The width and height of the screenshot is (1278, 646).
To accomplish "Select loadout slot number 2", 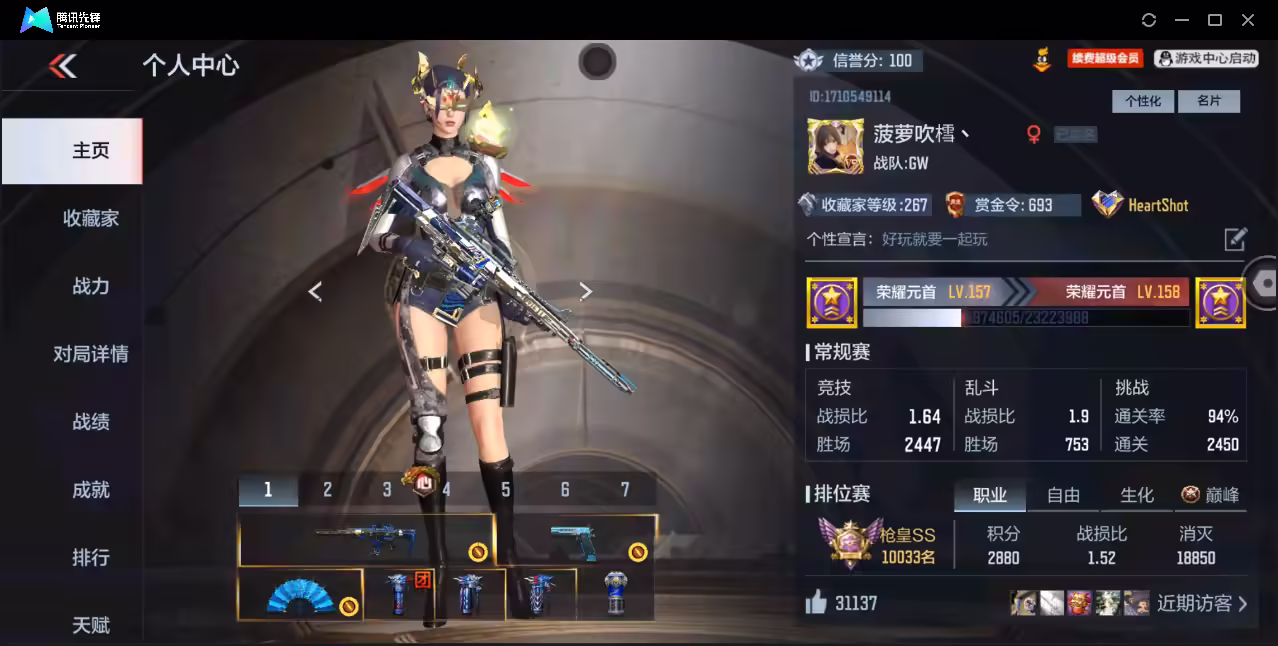I will click(327, 490).
